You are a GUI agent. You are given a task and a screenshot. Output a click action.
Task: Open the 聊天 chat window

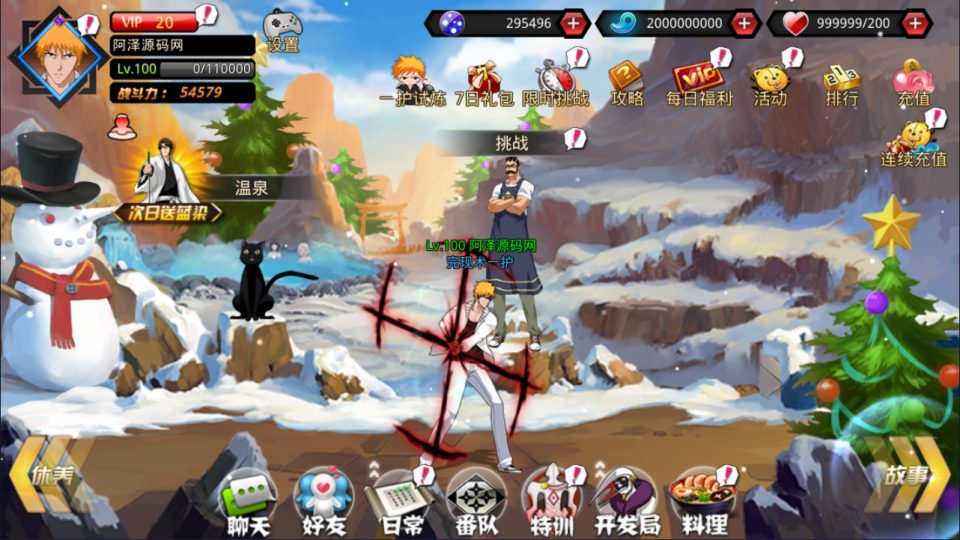tap(247, 500)
